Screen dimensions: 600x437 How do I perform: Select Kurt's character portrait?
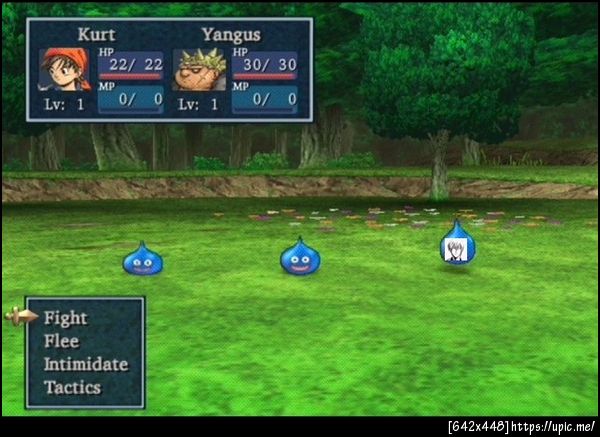pyautogui.click(x=63, y=70)
